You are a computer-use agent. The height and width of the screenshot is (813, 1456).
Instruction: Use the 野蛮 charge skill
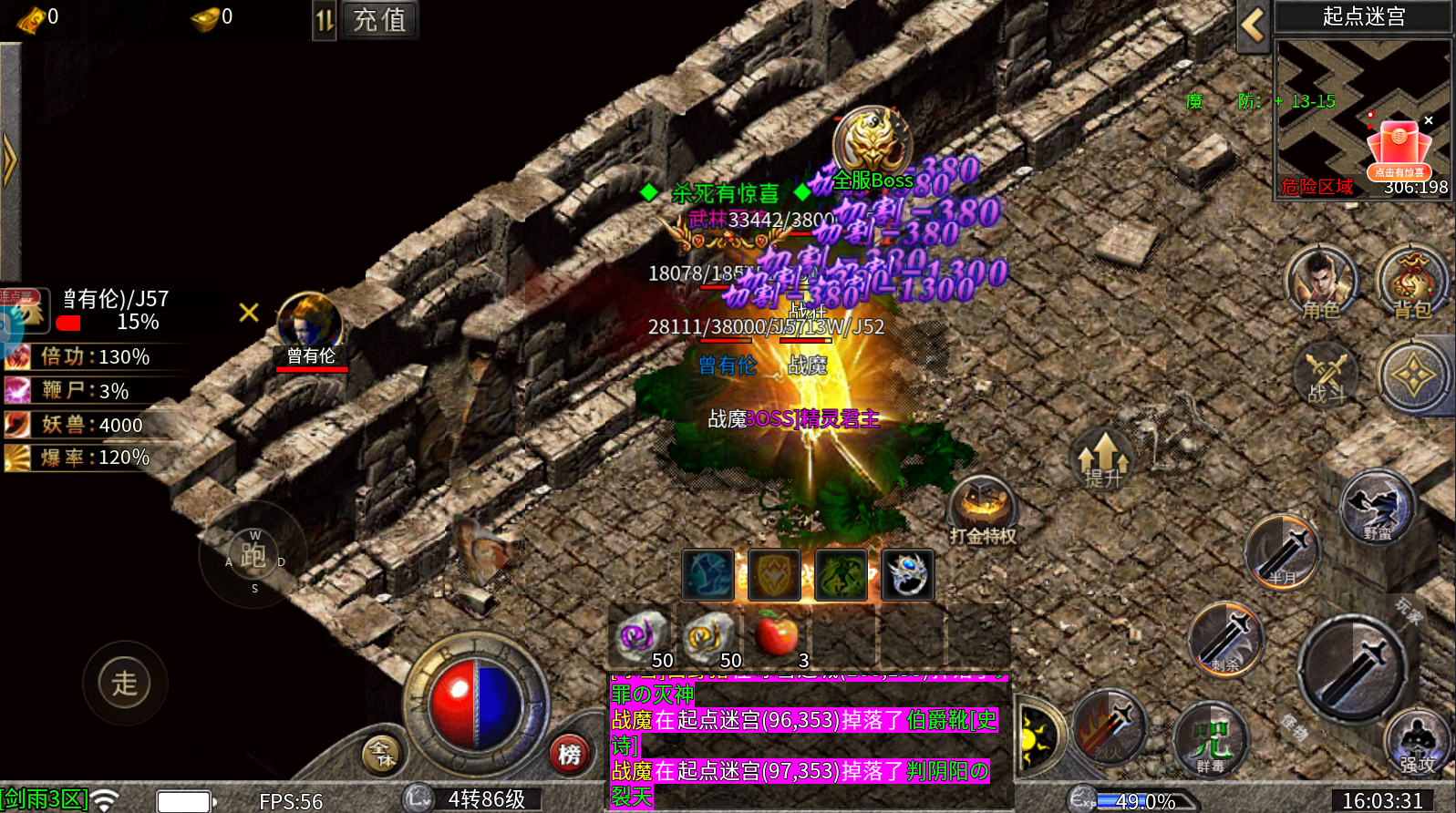[1377, 507]
